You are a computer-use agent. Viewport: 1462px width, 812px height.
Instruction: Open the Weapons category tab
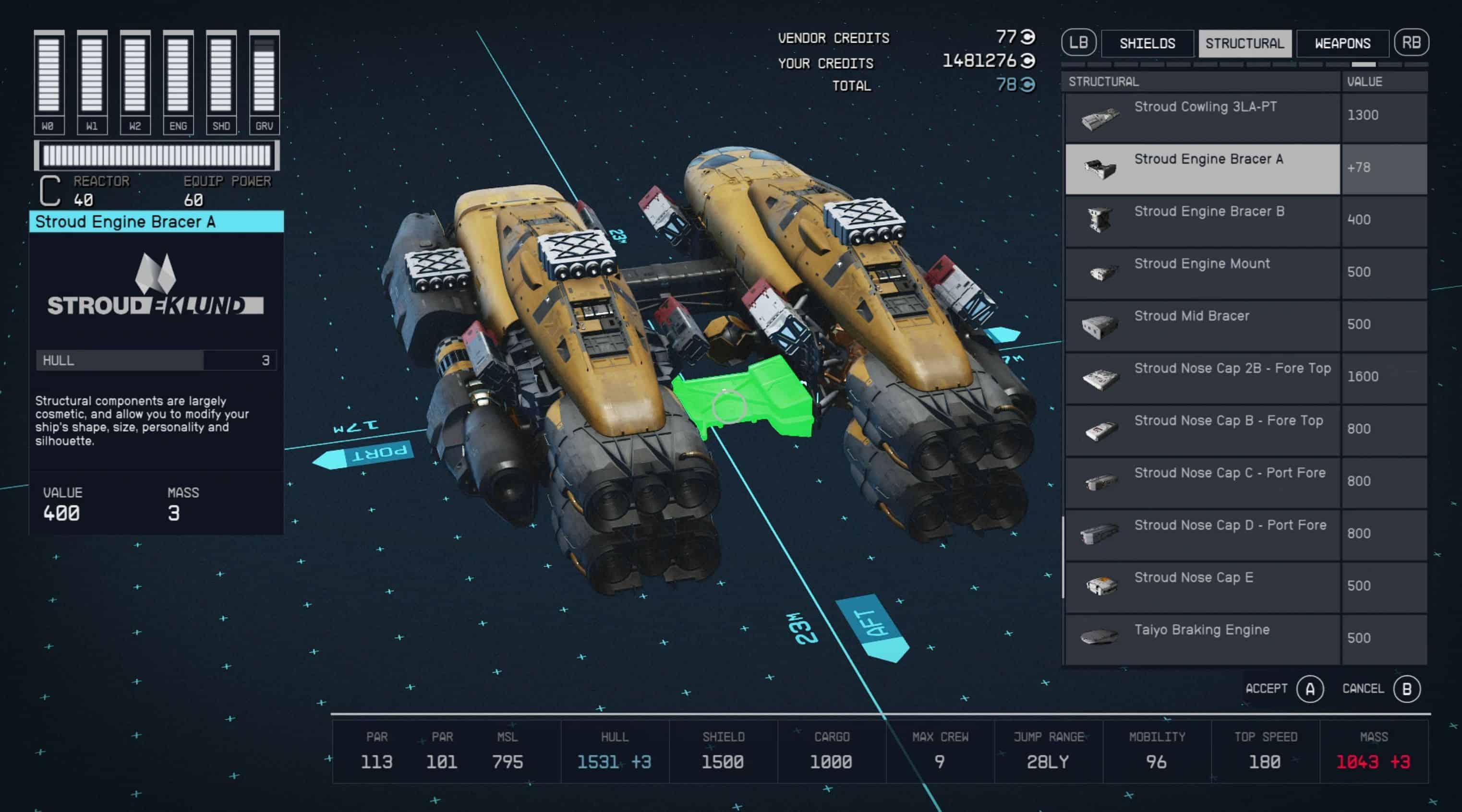click(1342, 44)
